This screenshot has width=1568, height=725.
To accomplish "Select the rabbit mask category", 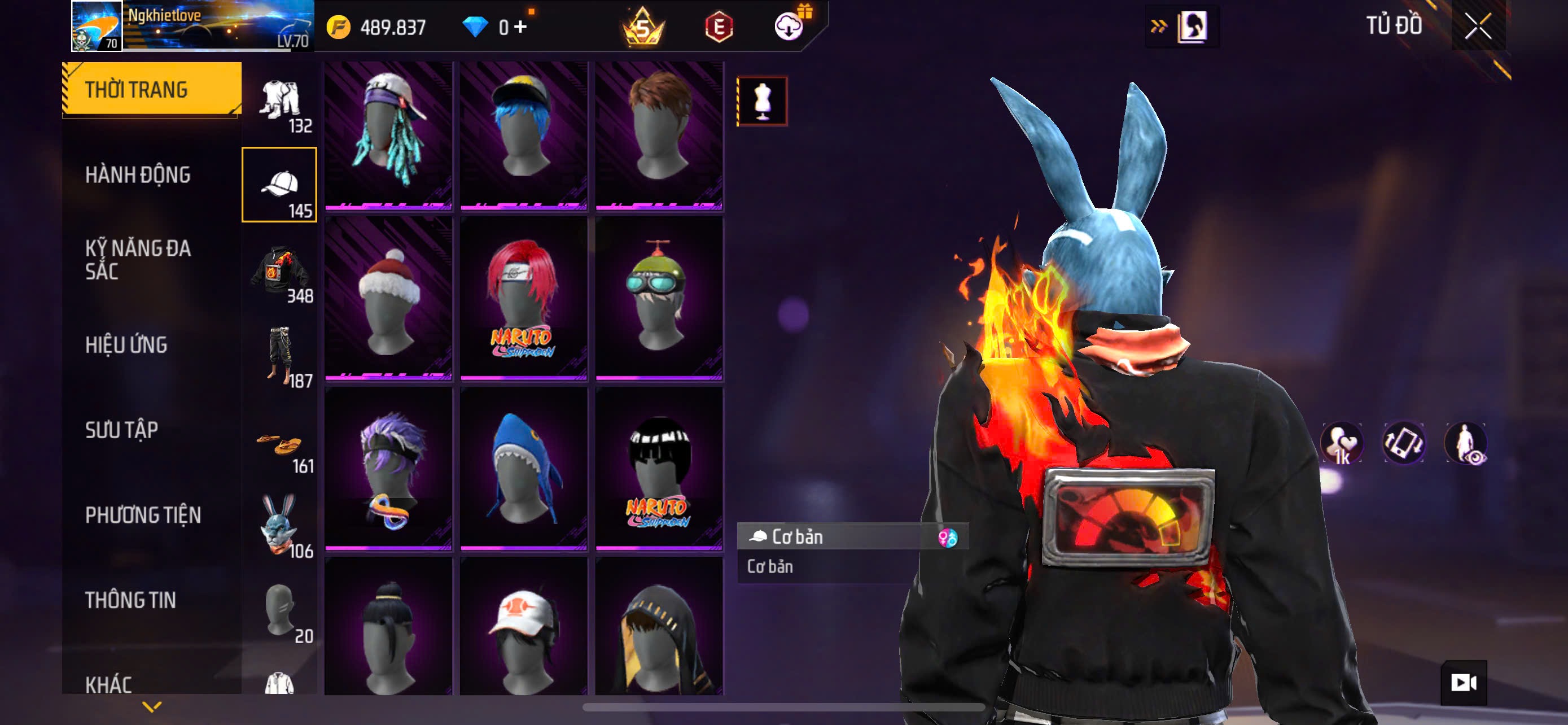I will tap(279, 525).
